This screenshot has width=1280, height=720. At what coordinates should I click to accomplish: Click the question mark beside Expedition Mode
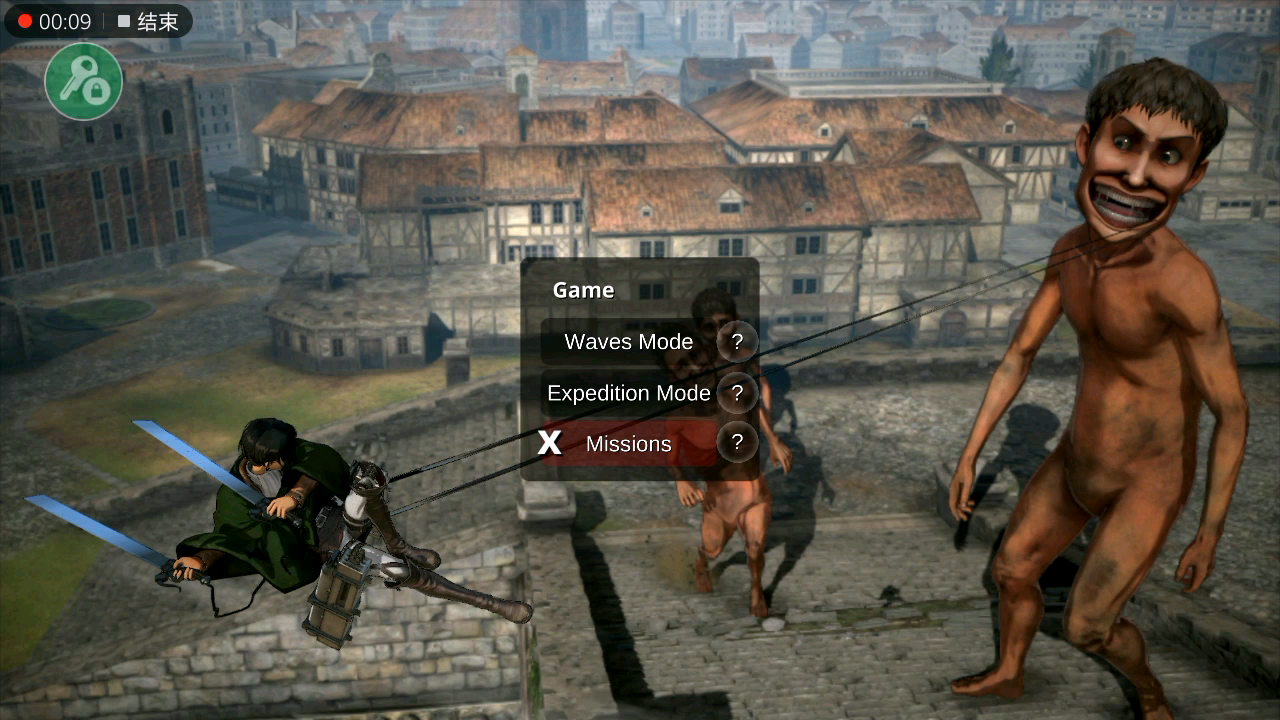point(737,393)
